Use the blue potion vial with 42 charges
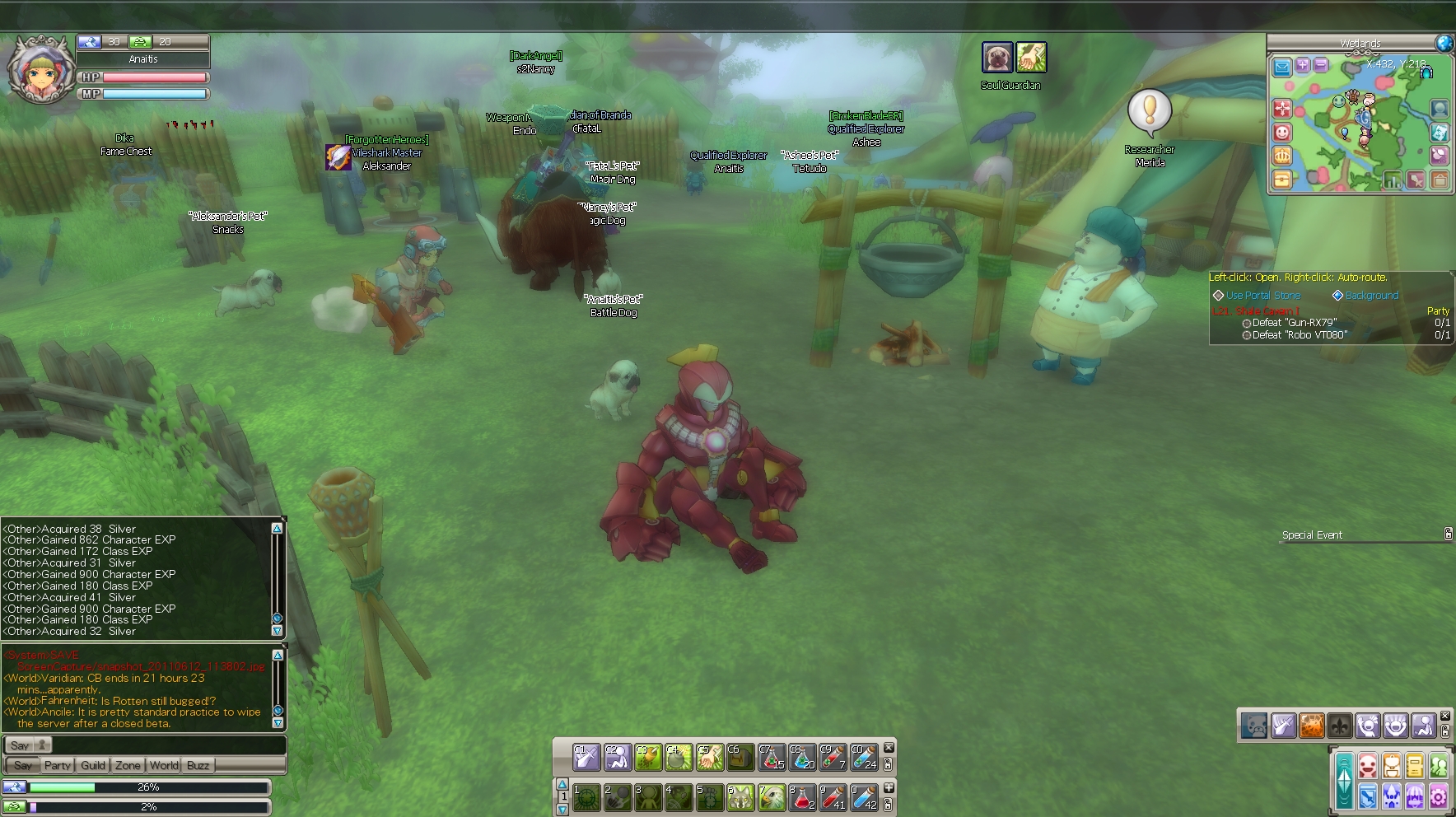The image size is (1456, 817). click(x=864, y=797)
